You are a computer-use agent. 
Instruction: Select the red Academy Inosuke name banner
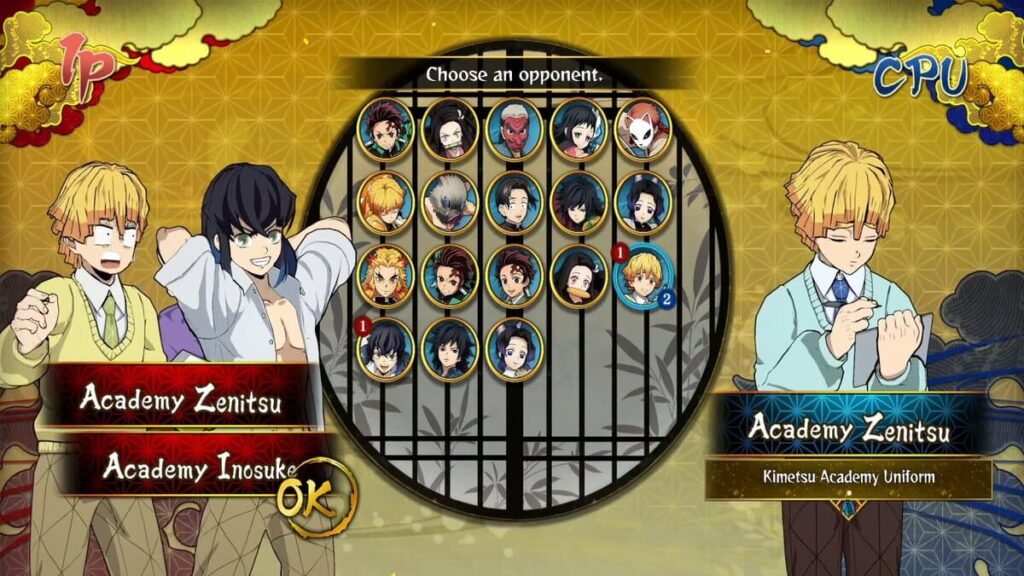[190, 466]
